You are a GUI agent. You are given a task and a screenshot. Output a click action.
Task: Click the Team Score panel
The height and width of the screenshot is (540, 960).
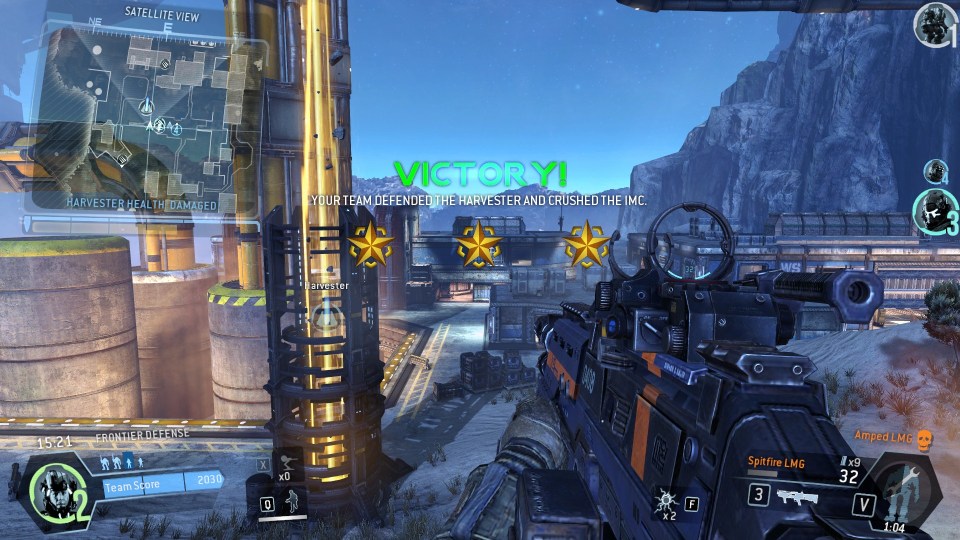(x=162, y=485)
